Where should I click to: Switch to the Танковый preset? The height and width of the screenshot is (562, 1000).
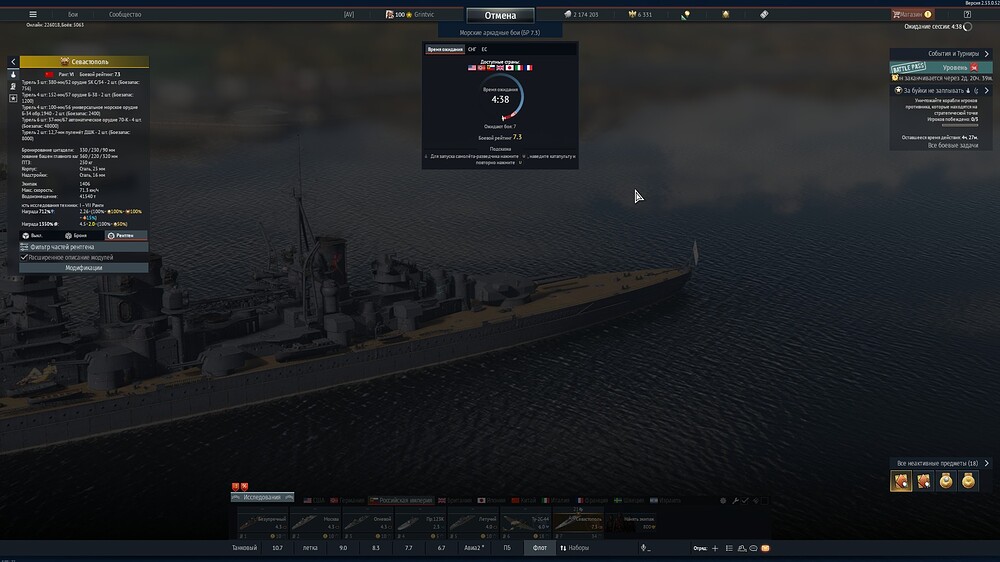(245, 548)
